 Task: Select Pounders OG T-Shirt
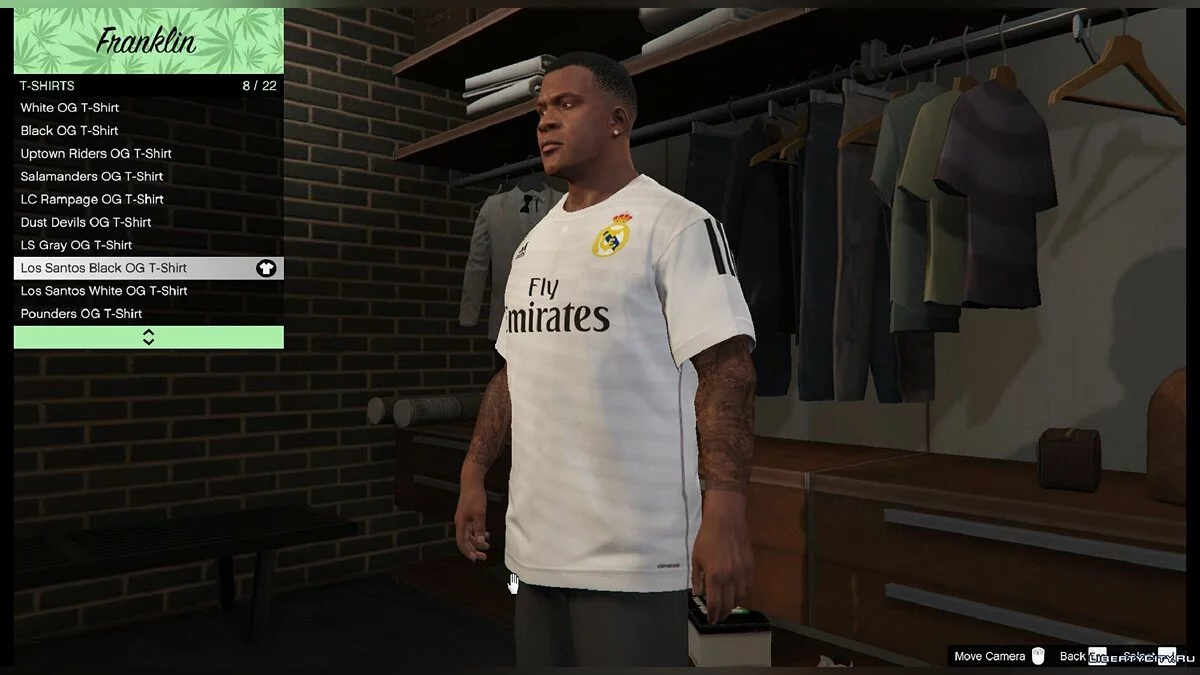click(x=148, y=314)
